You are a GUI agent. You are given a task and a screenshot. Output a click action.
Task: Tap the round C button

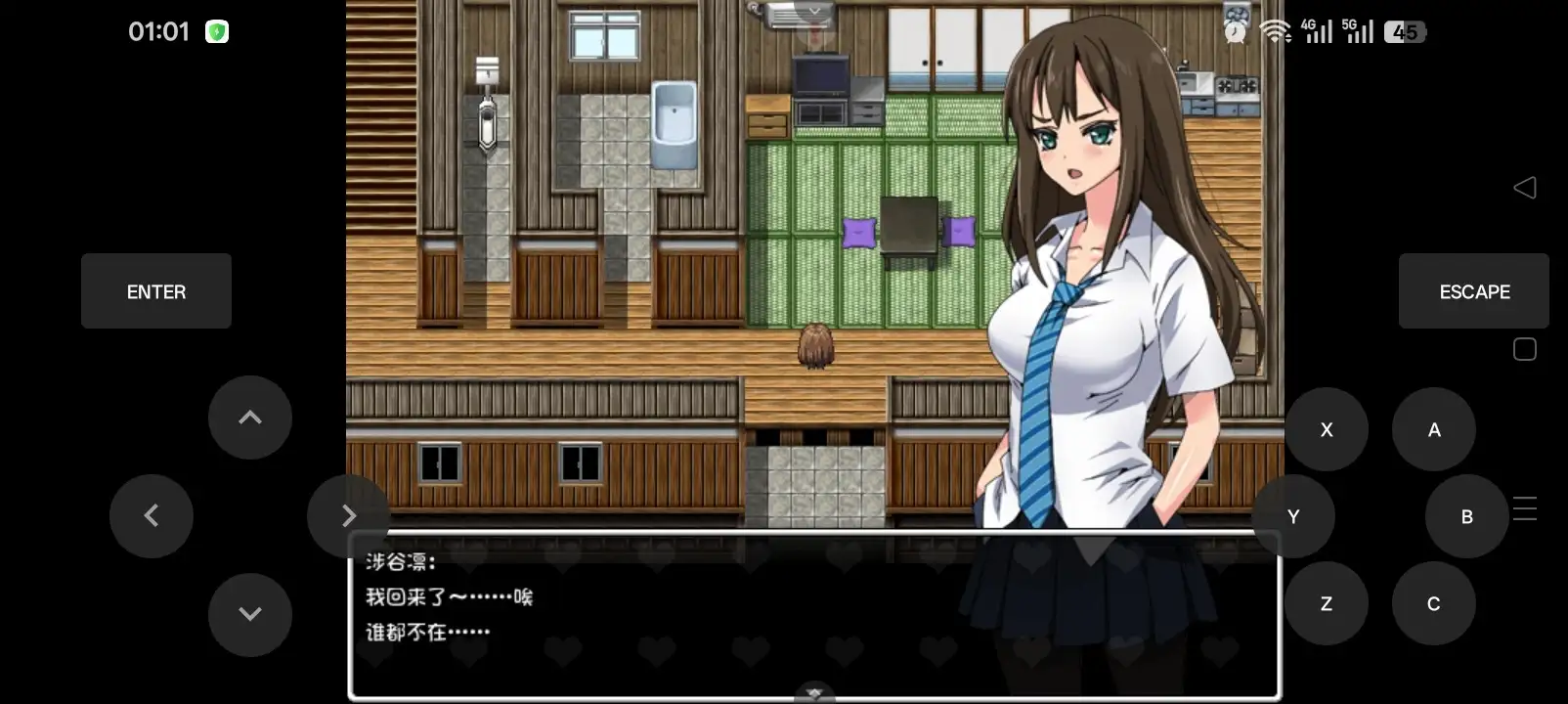click(x=1434, y=603)
